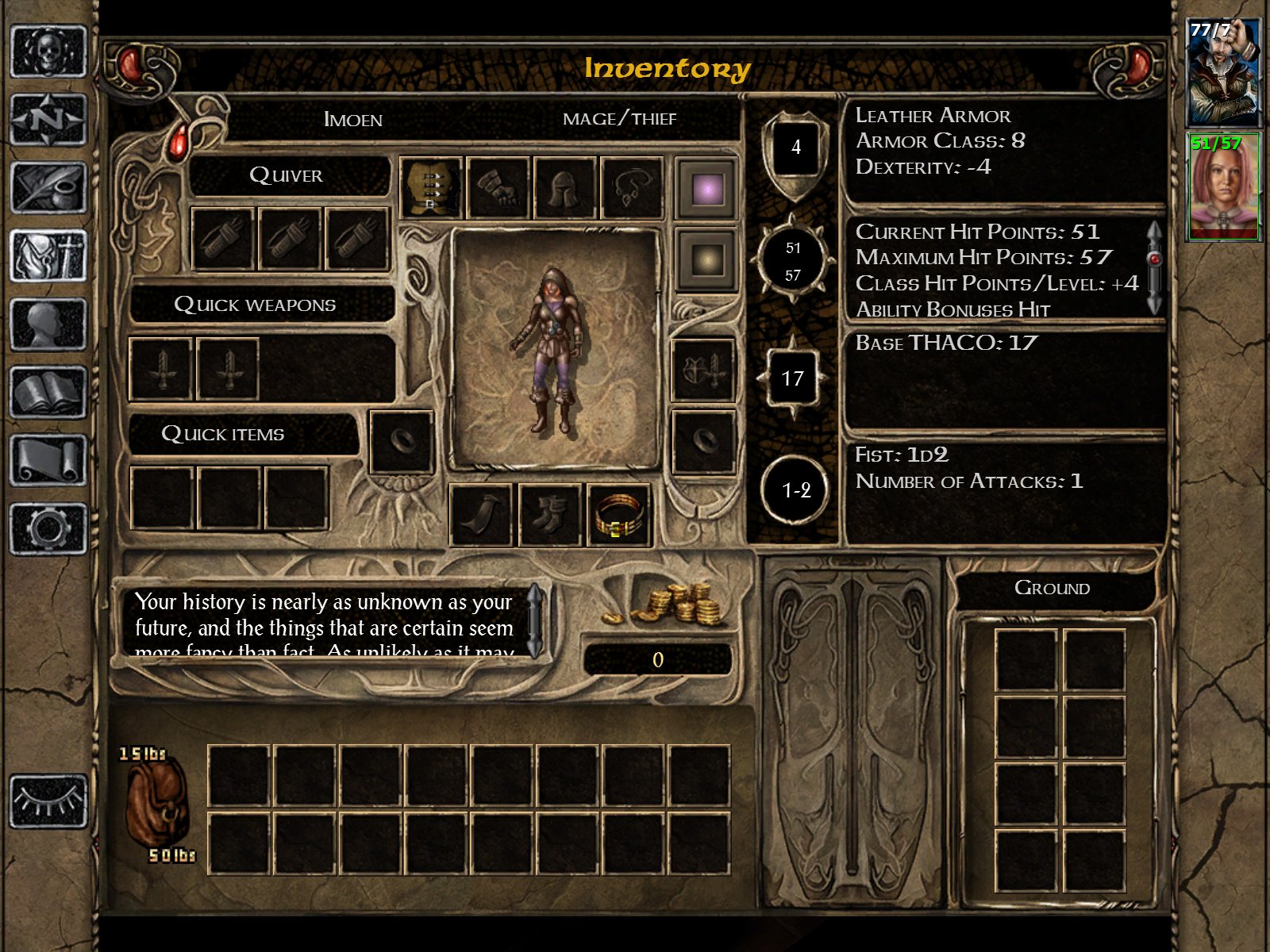Image resolution: width=1270 pixels, height=952 pixels.
Task: Select the equipped leather armor slot
Action: (432, 188)
